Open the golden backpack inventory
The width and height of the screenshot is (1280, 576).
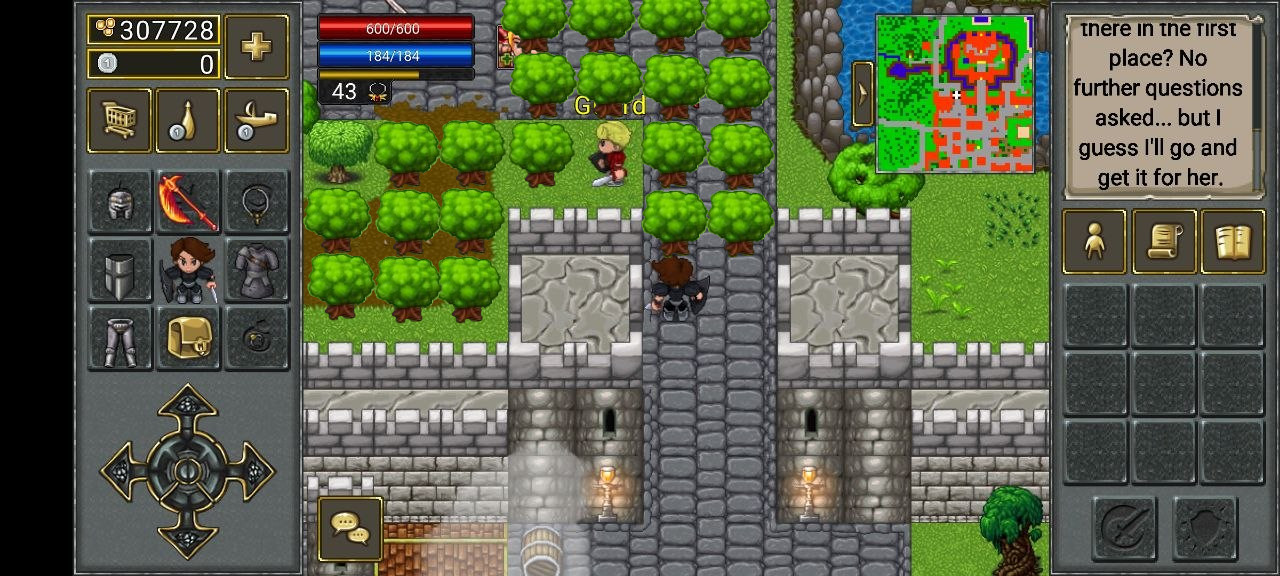188,338
